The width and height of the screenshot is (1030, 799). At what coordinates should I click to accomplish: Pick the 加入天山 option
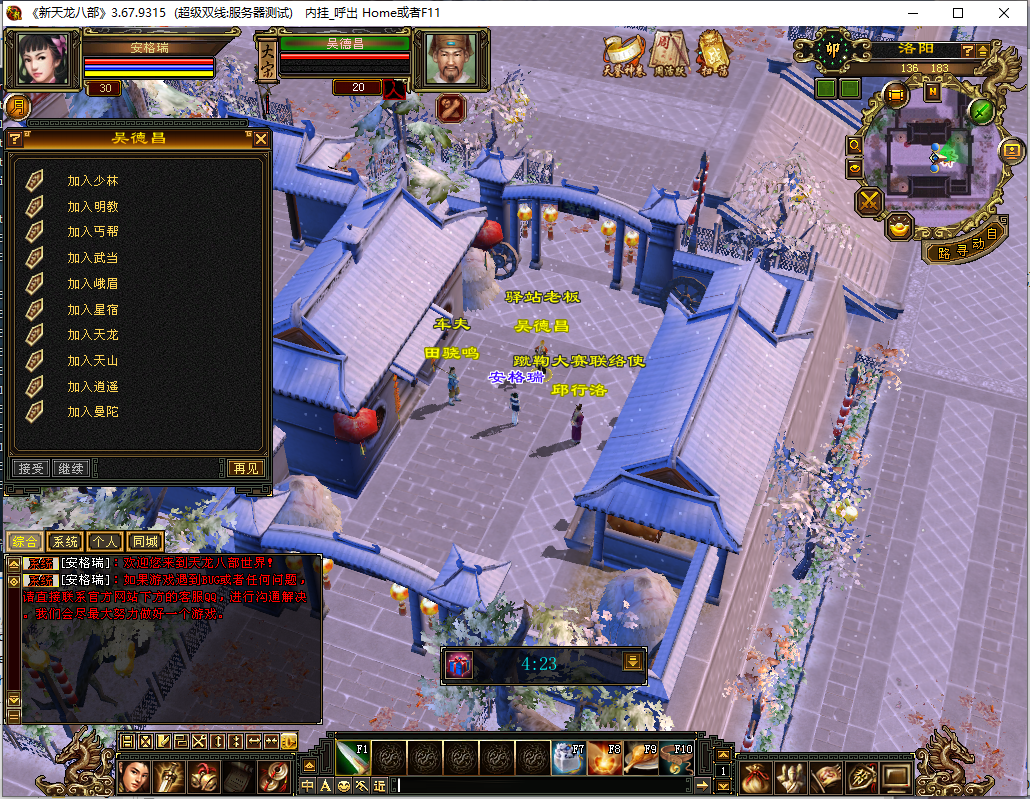point(92,361)
